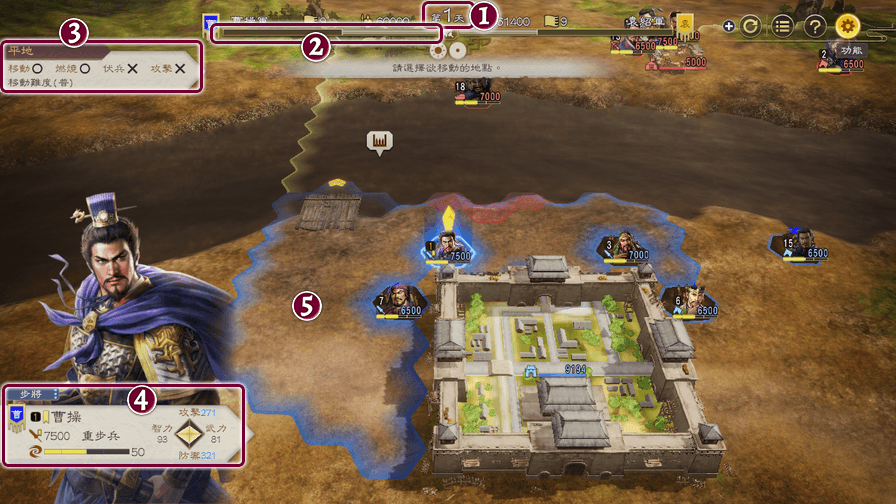896x504 pixels.
Task: Select allied unit number 3 with 7000 troops
Action: 622,246
